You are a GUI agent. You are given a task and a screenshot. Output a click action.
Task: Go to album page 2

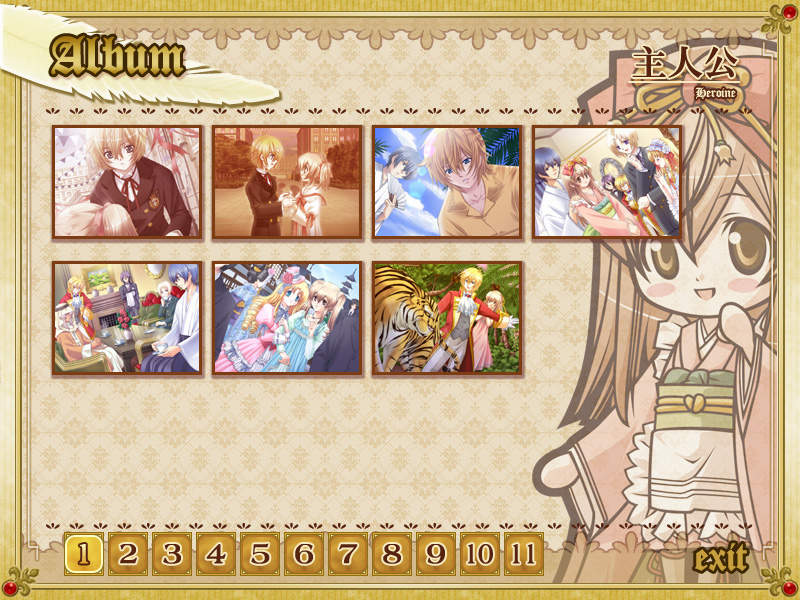tap(129, 553)
